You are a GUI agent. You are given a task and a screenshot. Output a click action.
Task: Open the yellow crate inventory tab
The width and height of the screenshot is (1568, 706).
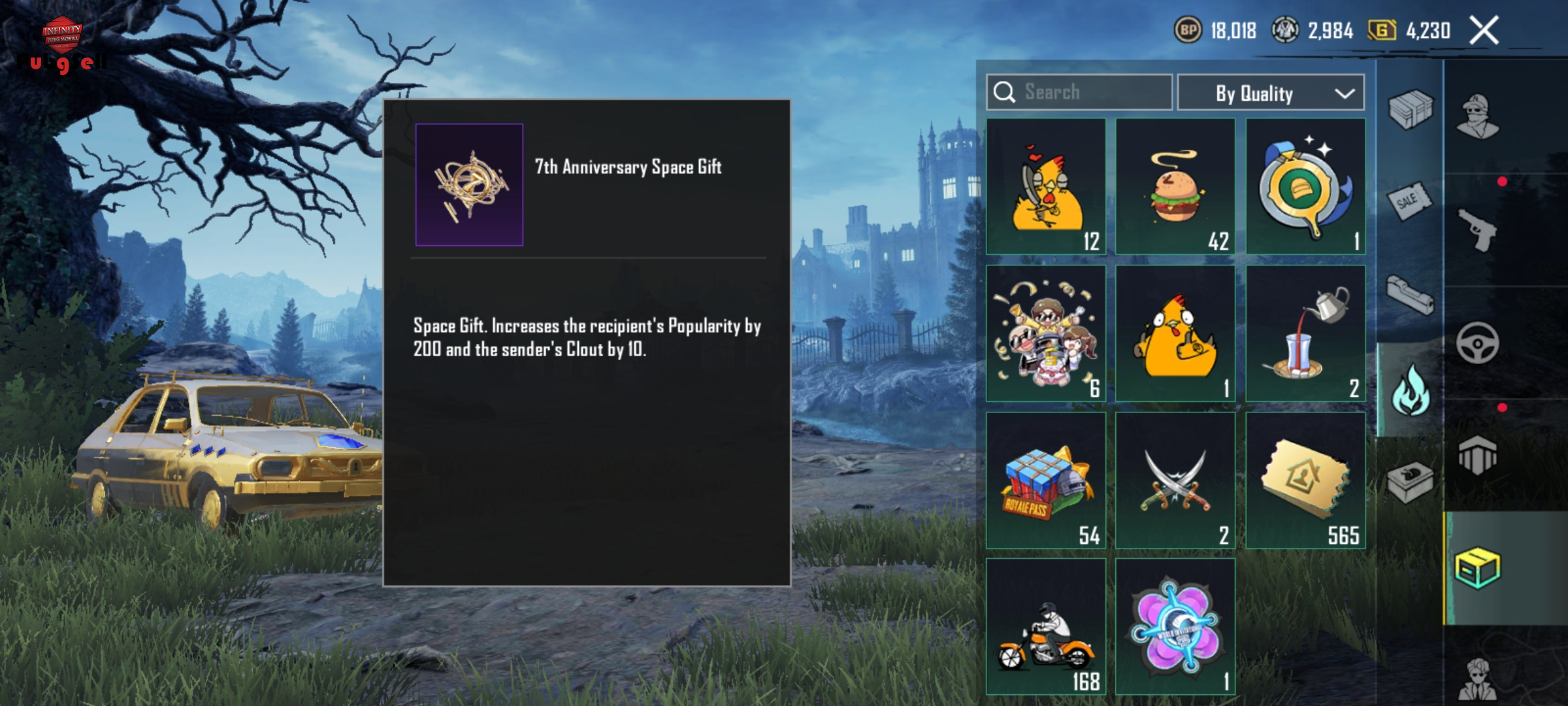click(x=1478, y=567)
